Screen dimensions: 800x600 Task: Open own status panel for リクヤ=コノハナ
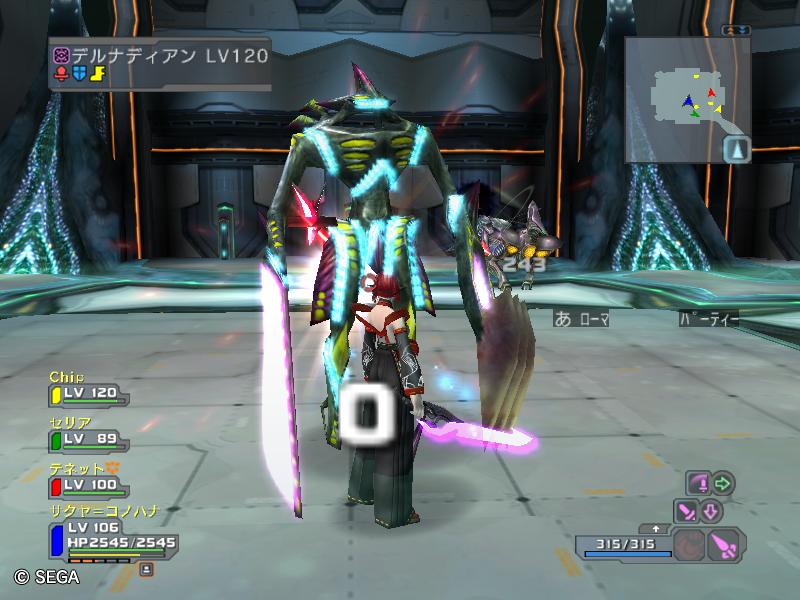108,534
